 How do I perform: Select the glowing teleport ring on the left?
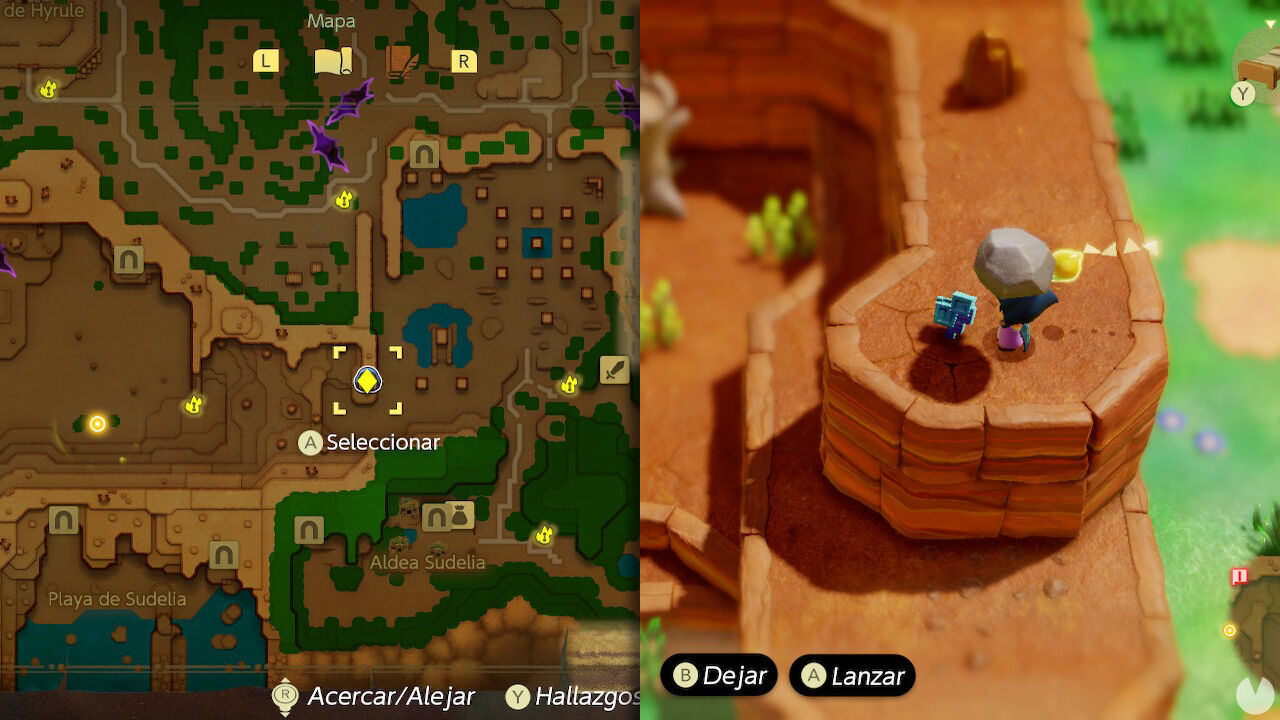pyautogui.click(x=95, y=424)
